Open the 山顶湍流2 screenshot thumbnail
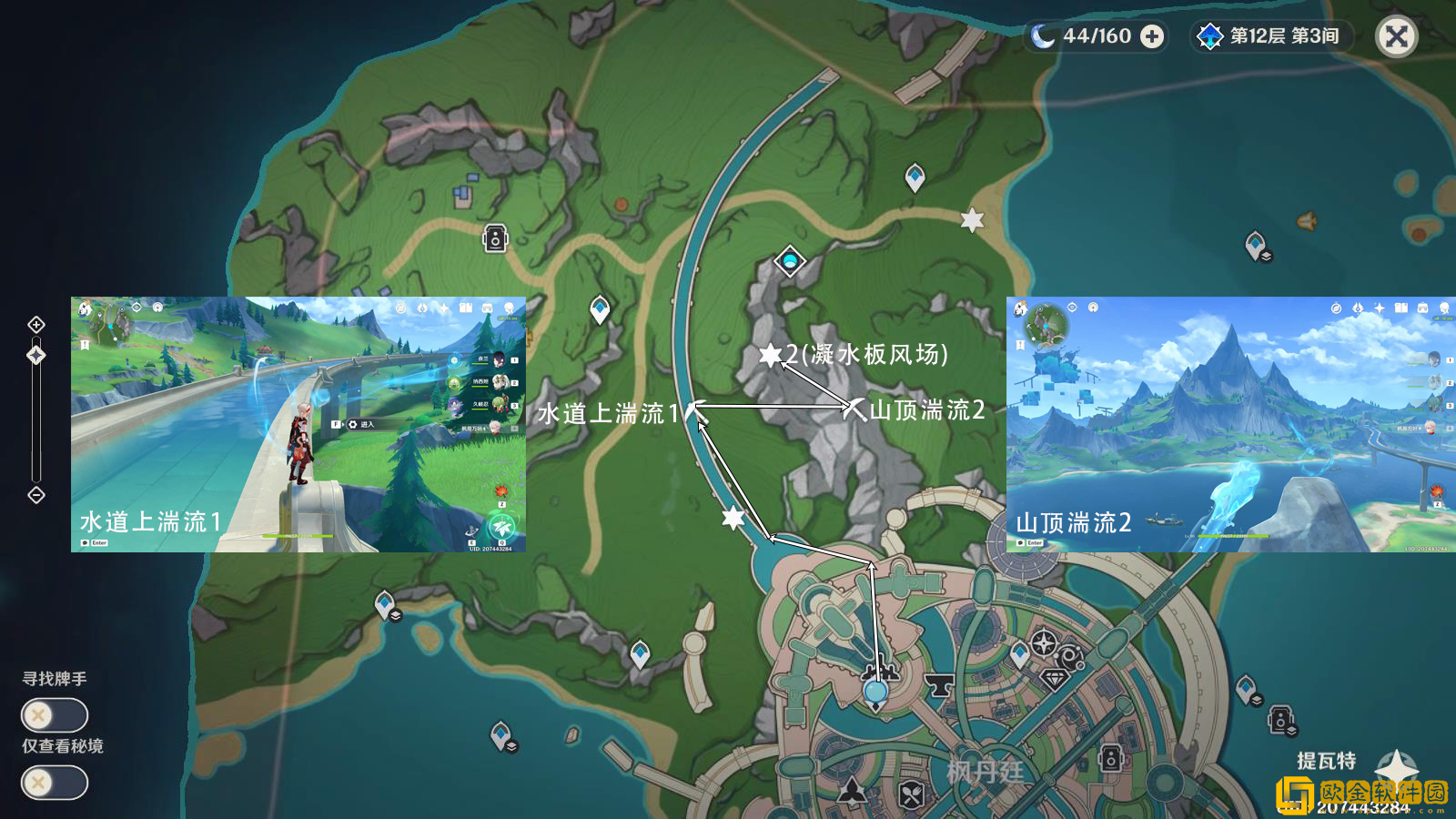 (1230, 424)
